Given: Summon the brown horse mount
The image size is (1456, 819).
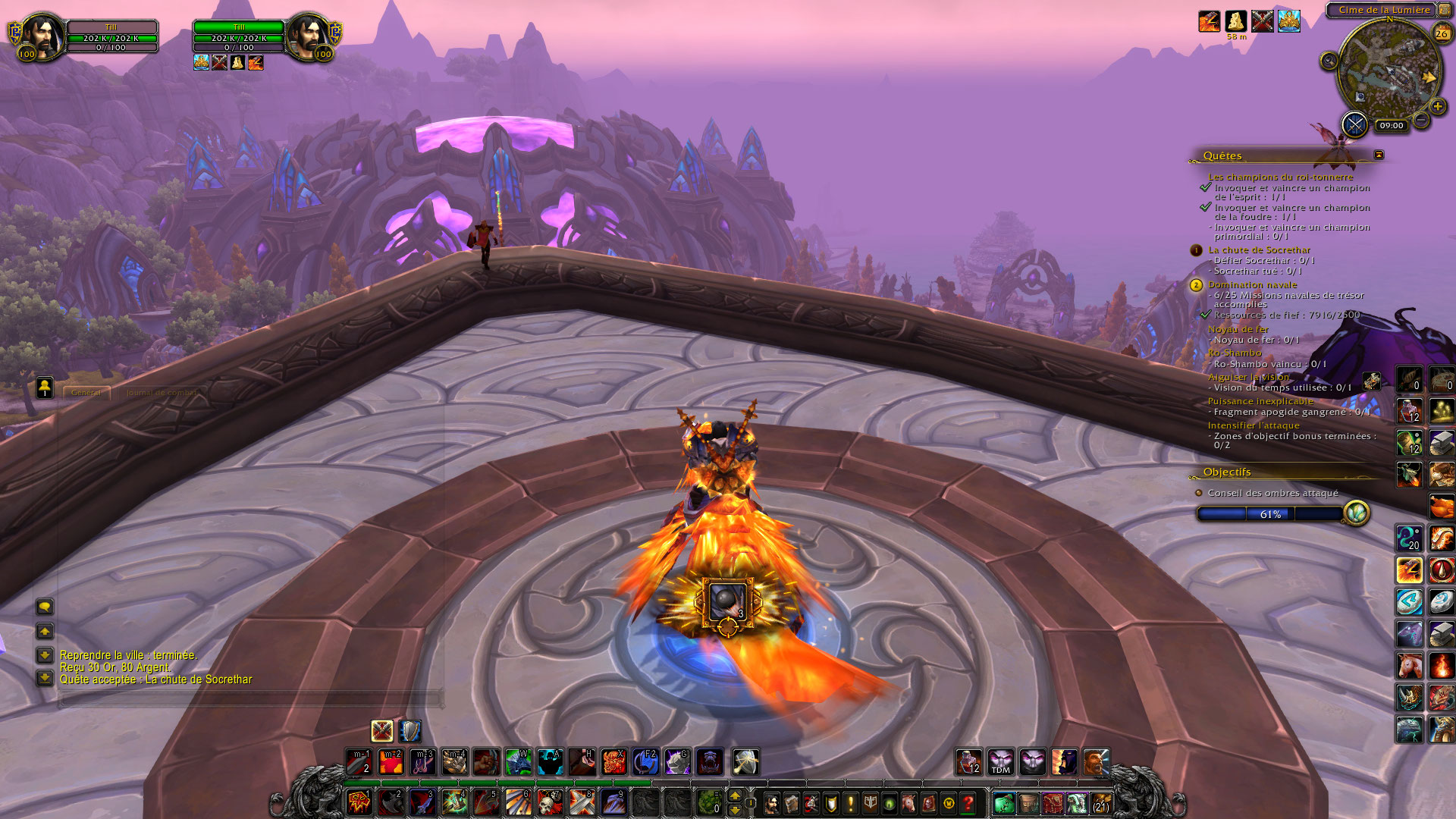Looking at the screenshot, I should click(x=1410, y=666).
